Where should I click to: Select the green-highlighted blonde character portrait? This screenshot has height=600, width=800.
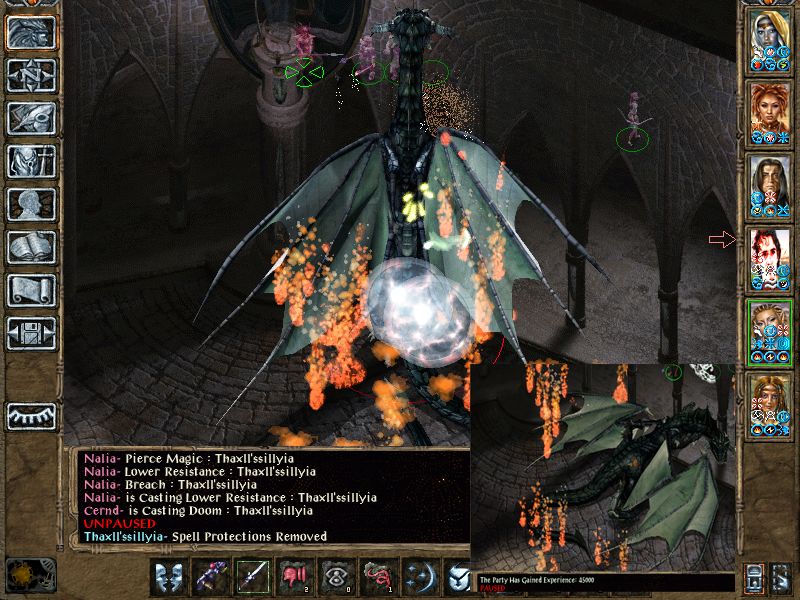tap(770, 331)
